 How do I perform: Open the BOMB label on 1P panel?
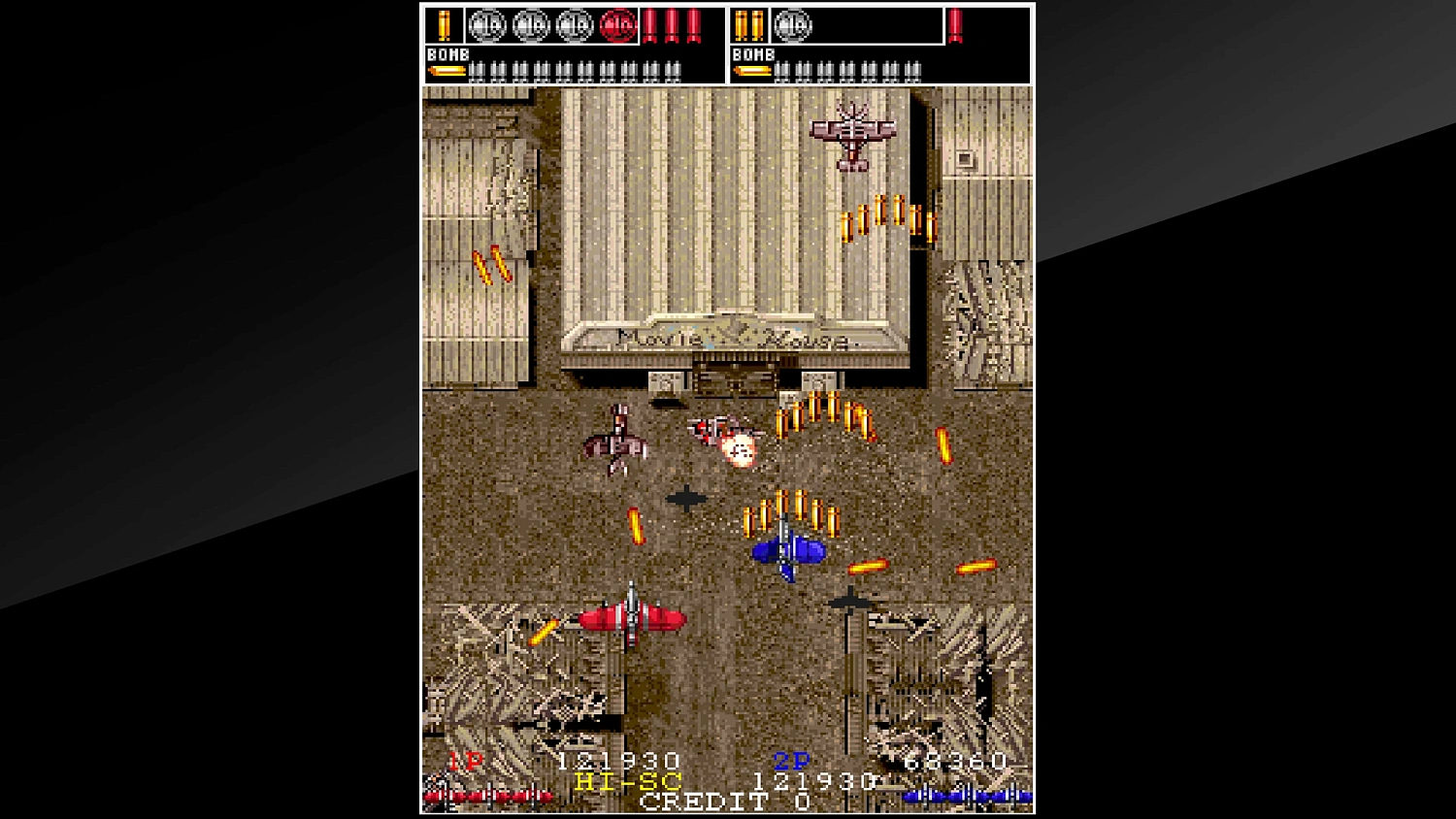coord(447,55)
